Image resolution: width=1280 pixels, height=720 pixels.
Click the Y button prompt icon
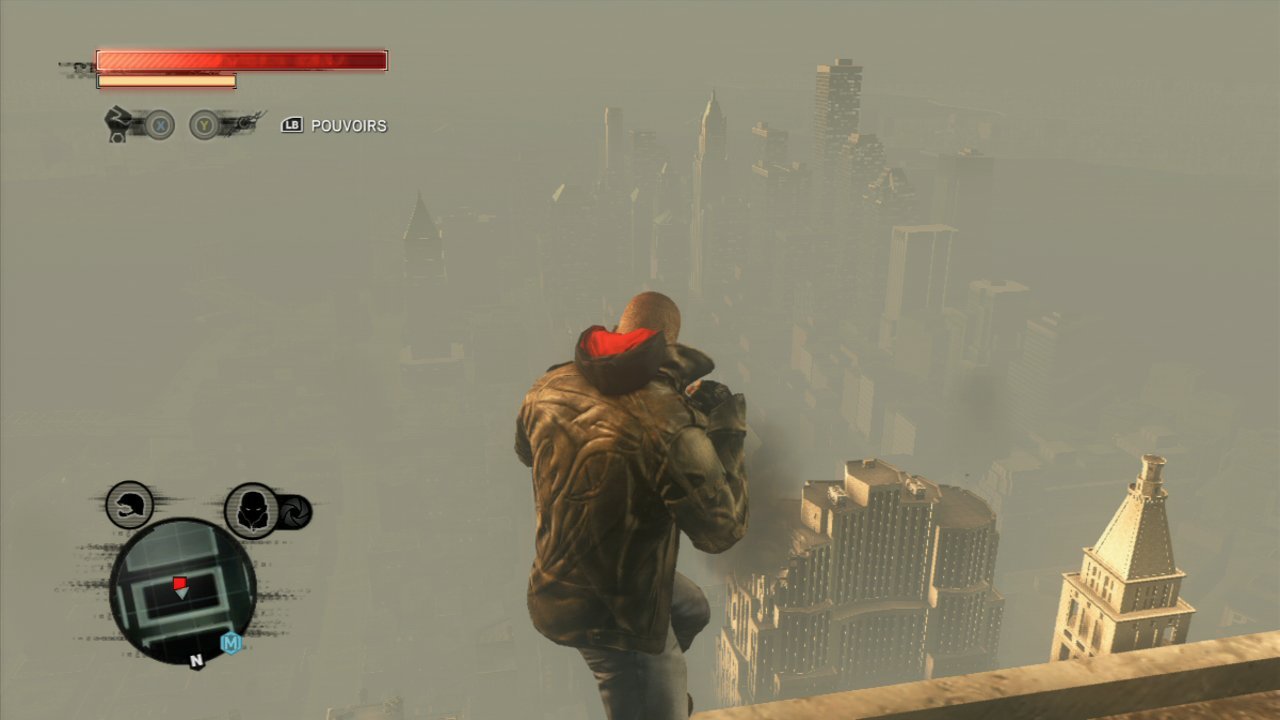(x=203, y=124)
